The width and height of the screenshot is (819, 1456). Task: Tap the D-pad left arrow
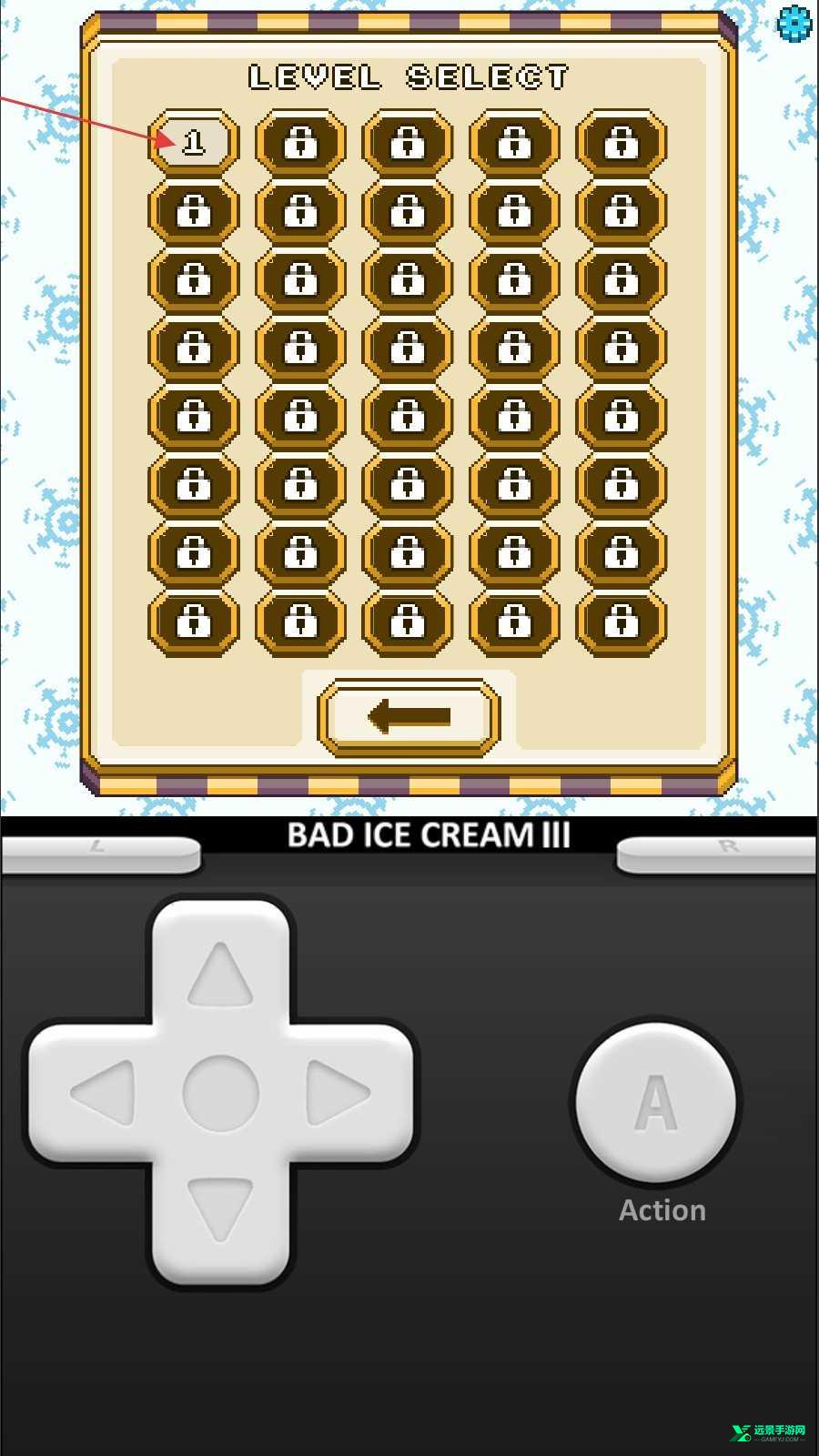pyautogui.click(x=104, y=1092)
